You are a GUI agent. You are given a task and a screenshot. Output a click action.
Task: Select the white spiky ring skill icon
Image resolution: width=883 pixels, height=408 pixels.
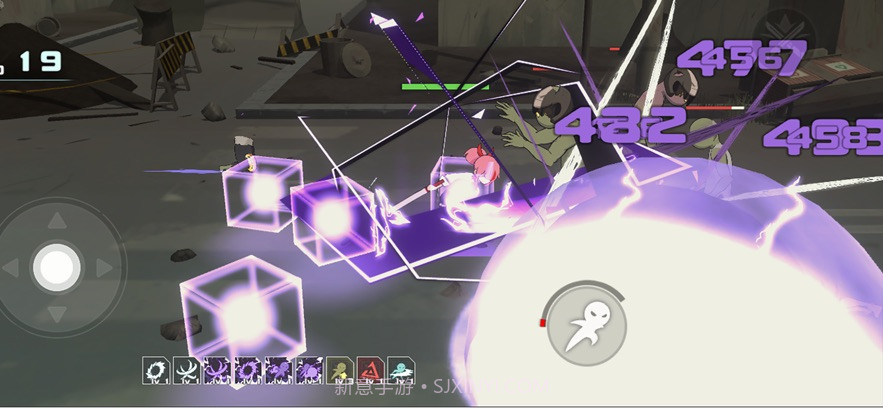[155, 371]
